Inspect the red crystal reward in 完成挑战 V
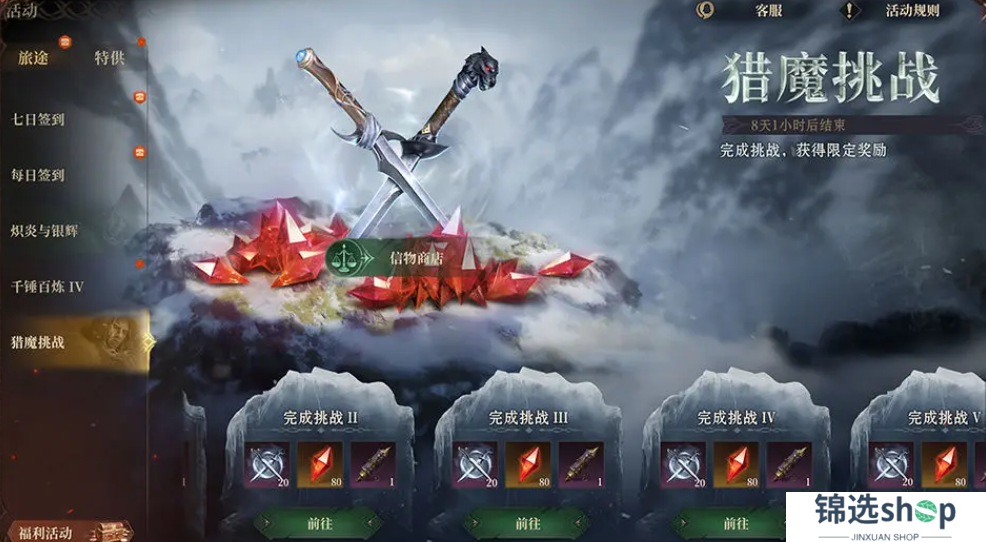The image size is (986, 542). click(944, 463)
